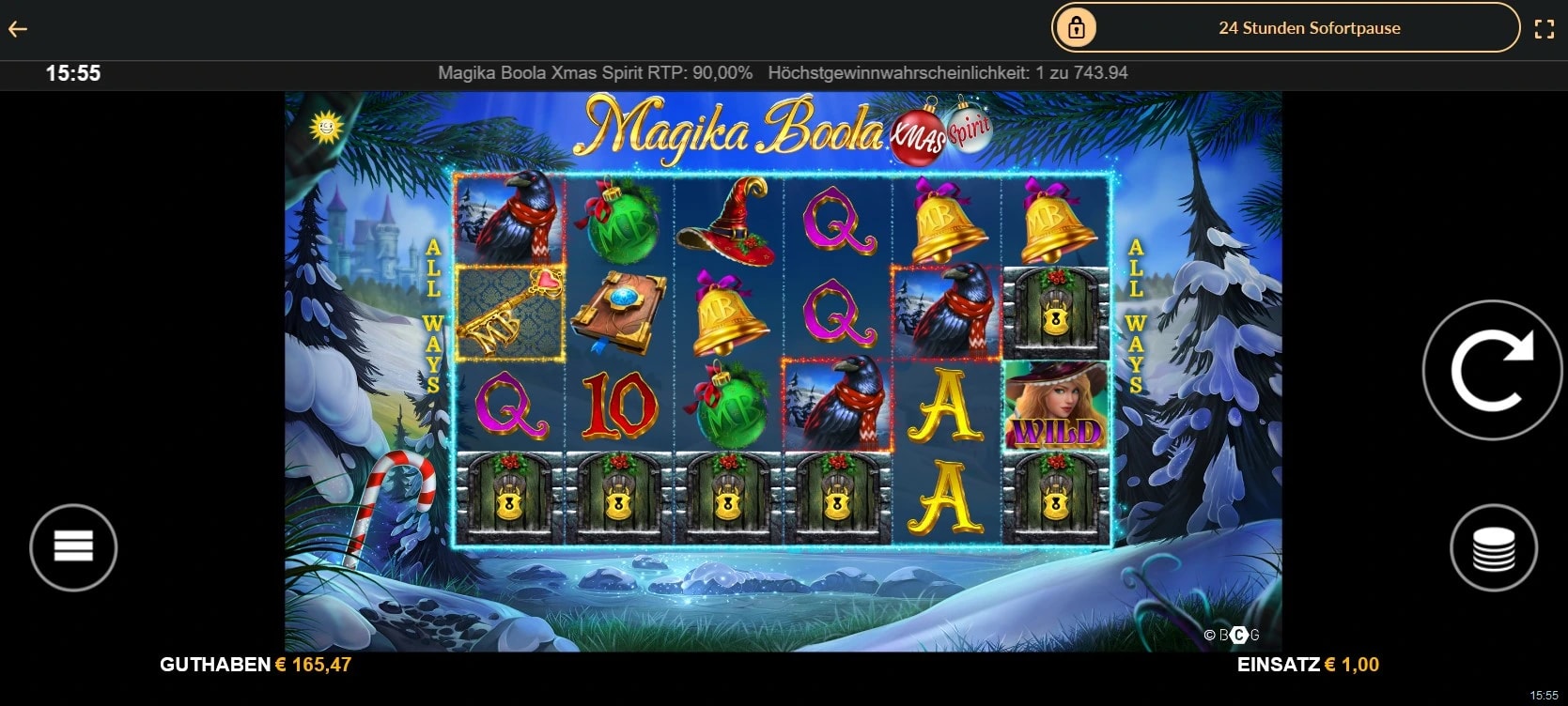
Task: Click the spin button to start a round
Action: (x=1491, y=369)
